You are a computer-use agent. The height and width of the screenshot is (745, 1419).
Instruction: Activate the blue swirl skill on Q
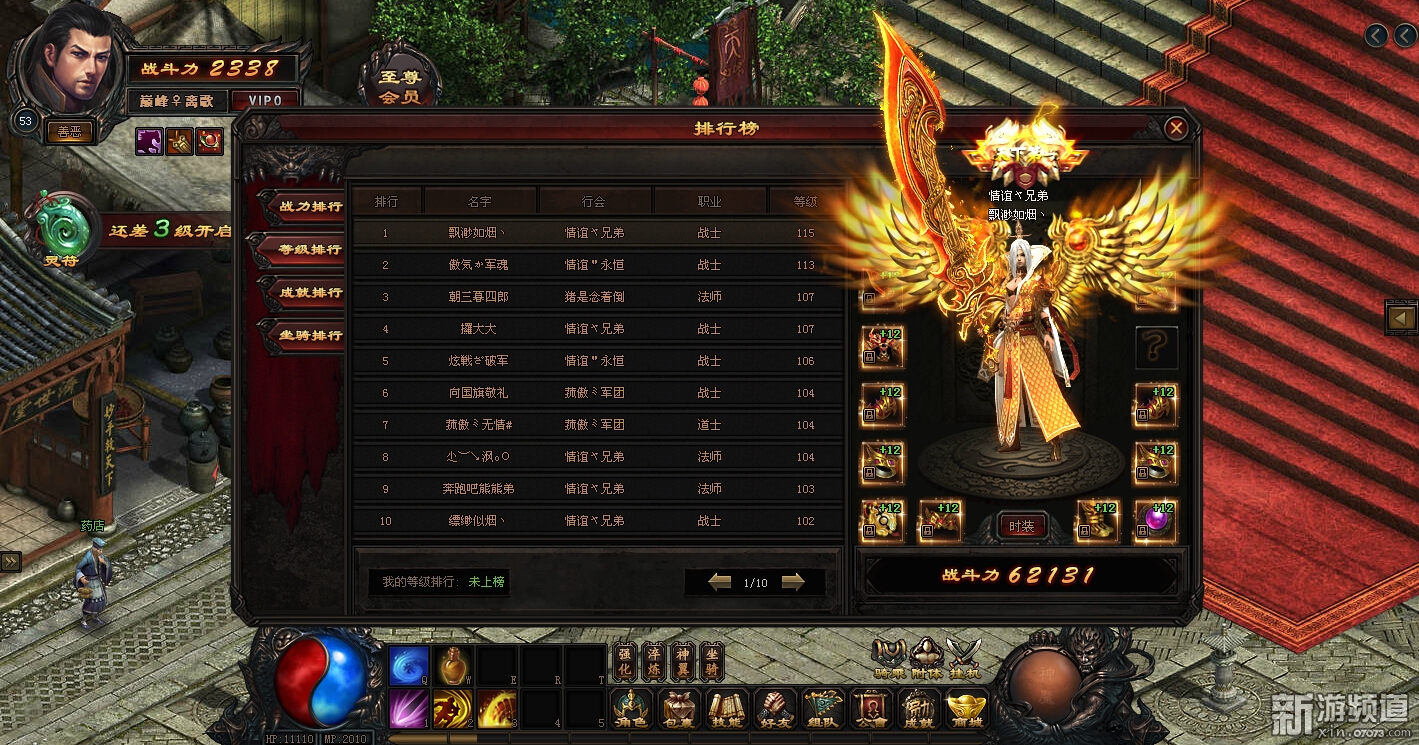pyautogui.click(x=409, y=665)
